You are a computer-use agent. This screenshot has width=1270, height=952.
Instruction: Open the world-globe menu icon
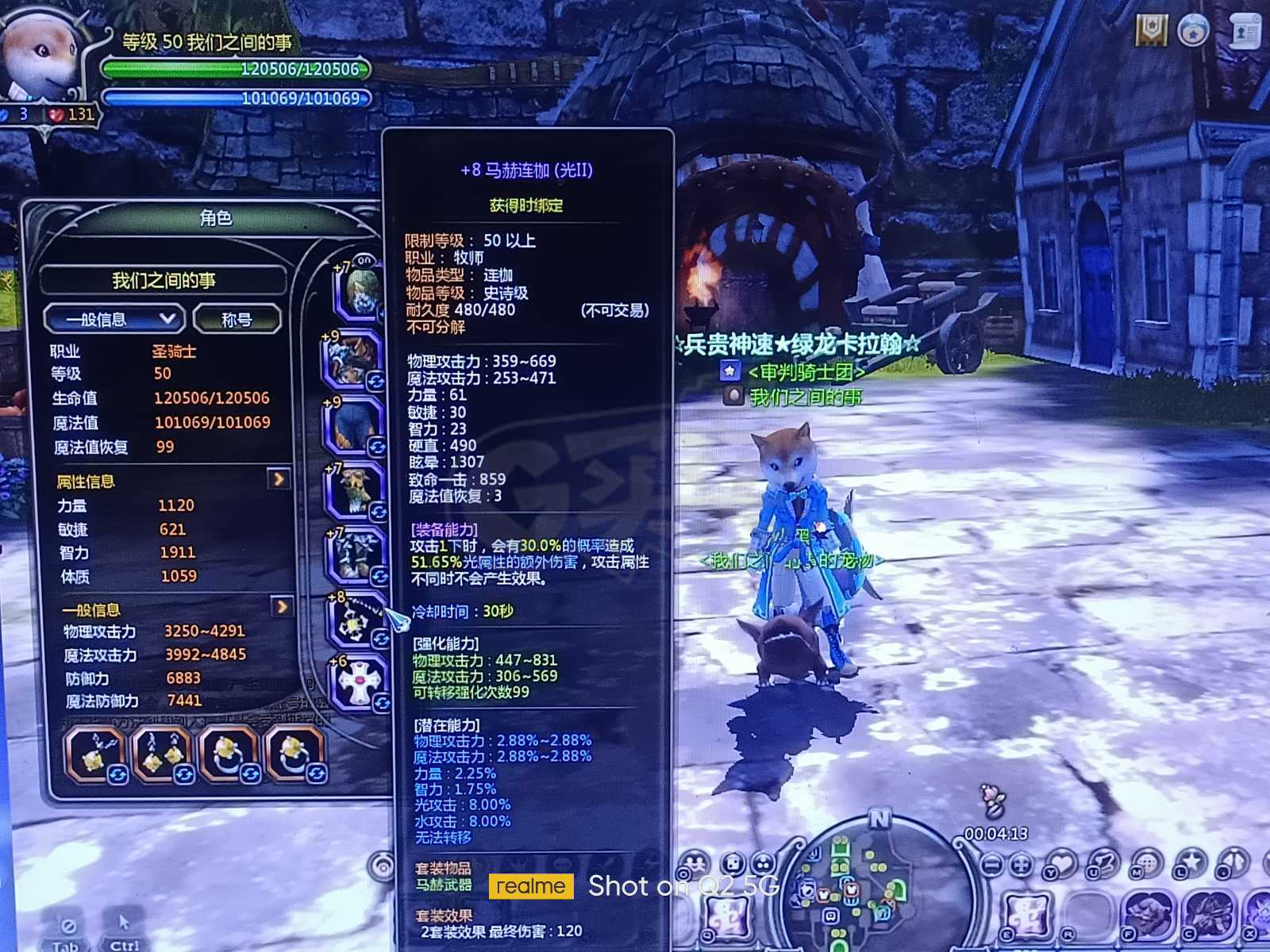[x=1147, y=864]
